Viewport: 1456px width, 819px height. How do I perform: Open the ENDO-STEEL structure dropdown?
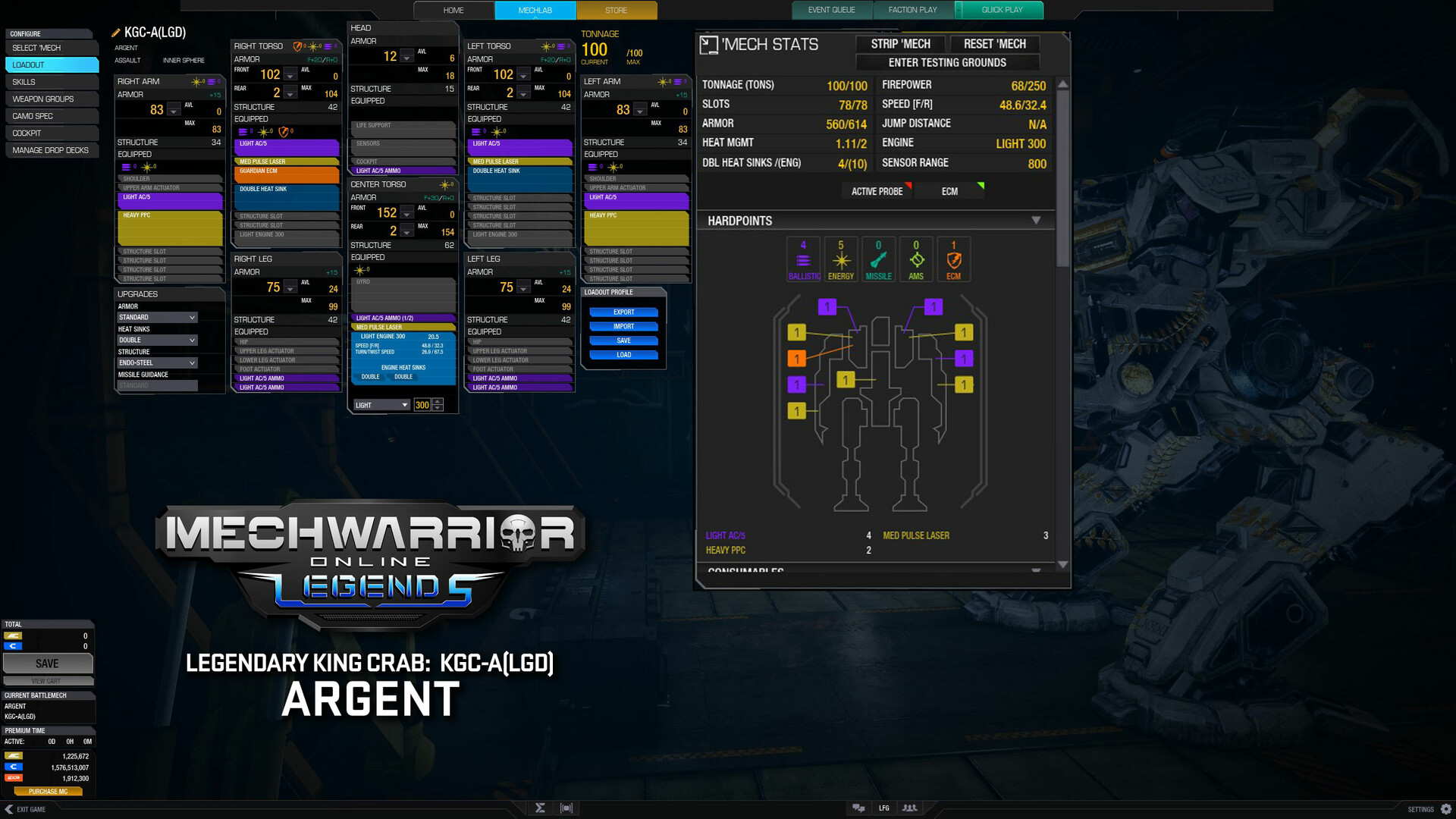(x=157, y=362)
